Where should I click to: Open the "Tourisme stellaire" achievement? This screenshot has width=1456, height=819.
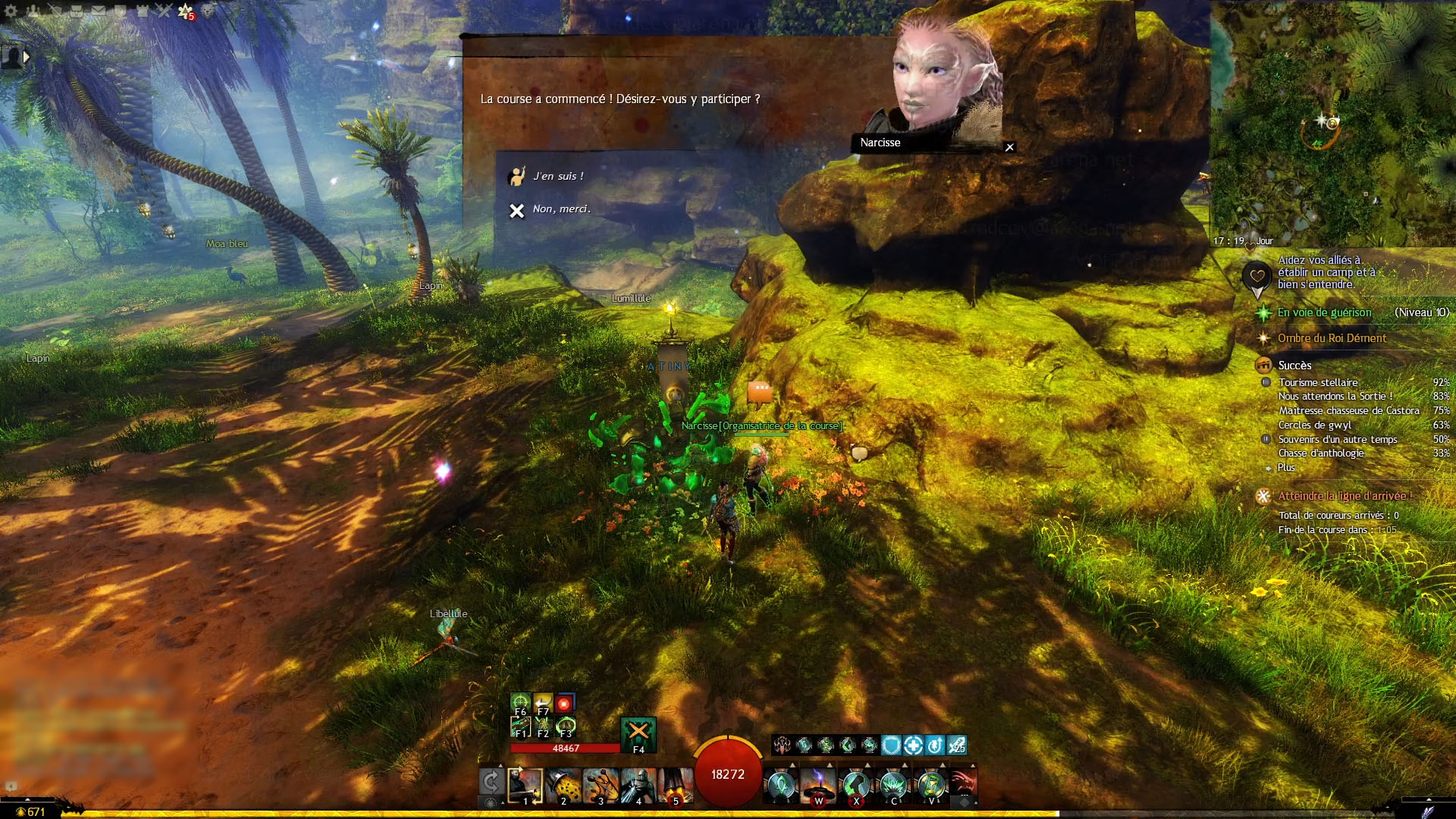coord(1318,382)
